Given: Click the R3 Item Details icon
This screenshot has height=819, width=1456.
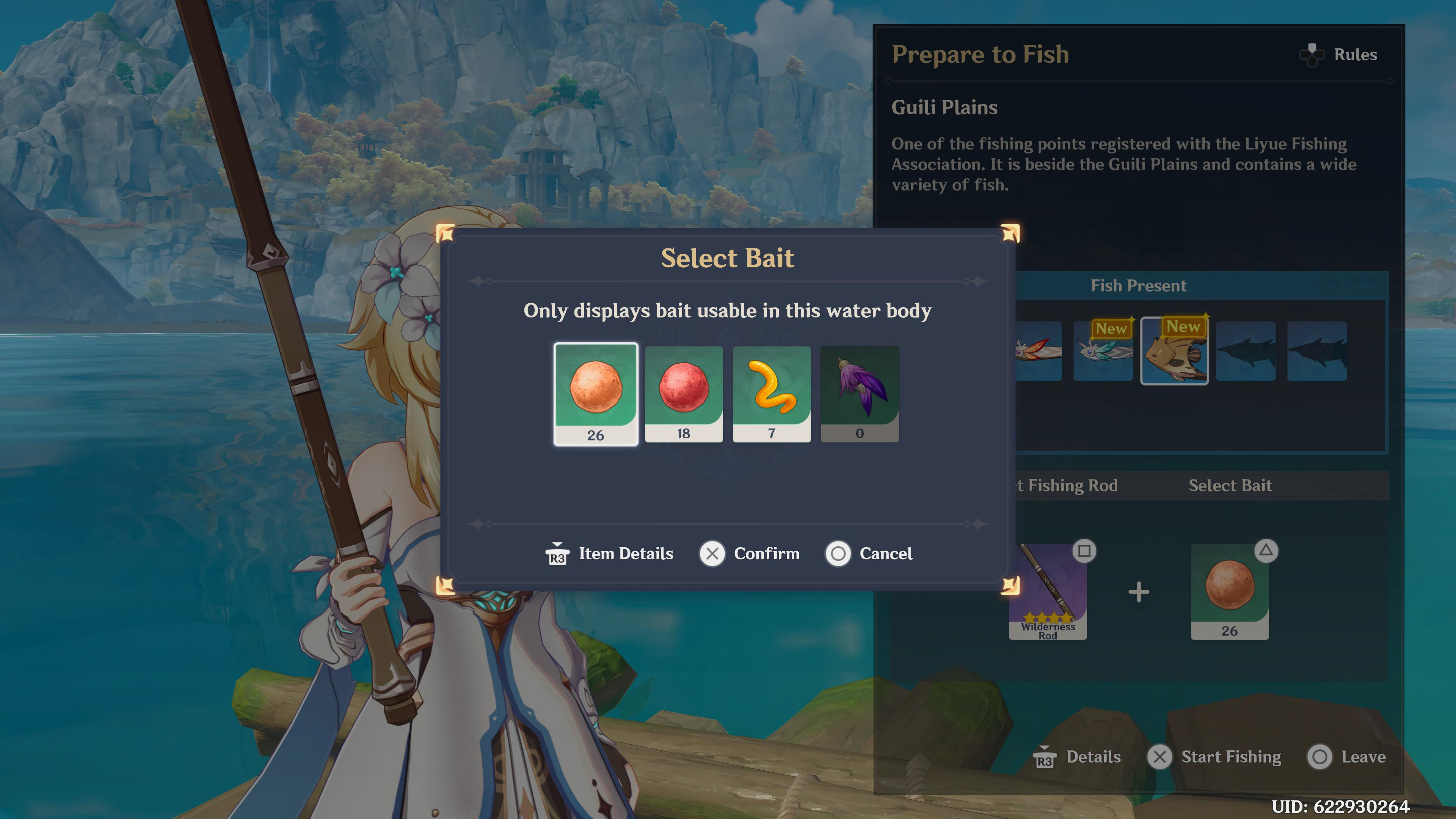Looking at the screenshot, I should point(557,553).
